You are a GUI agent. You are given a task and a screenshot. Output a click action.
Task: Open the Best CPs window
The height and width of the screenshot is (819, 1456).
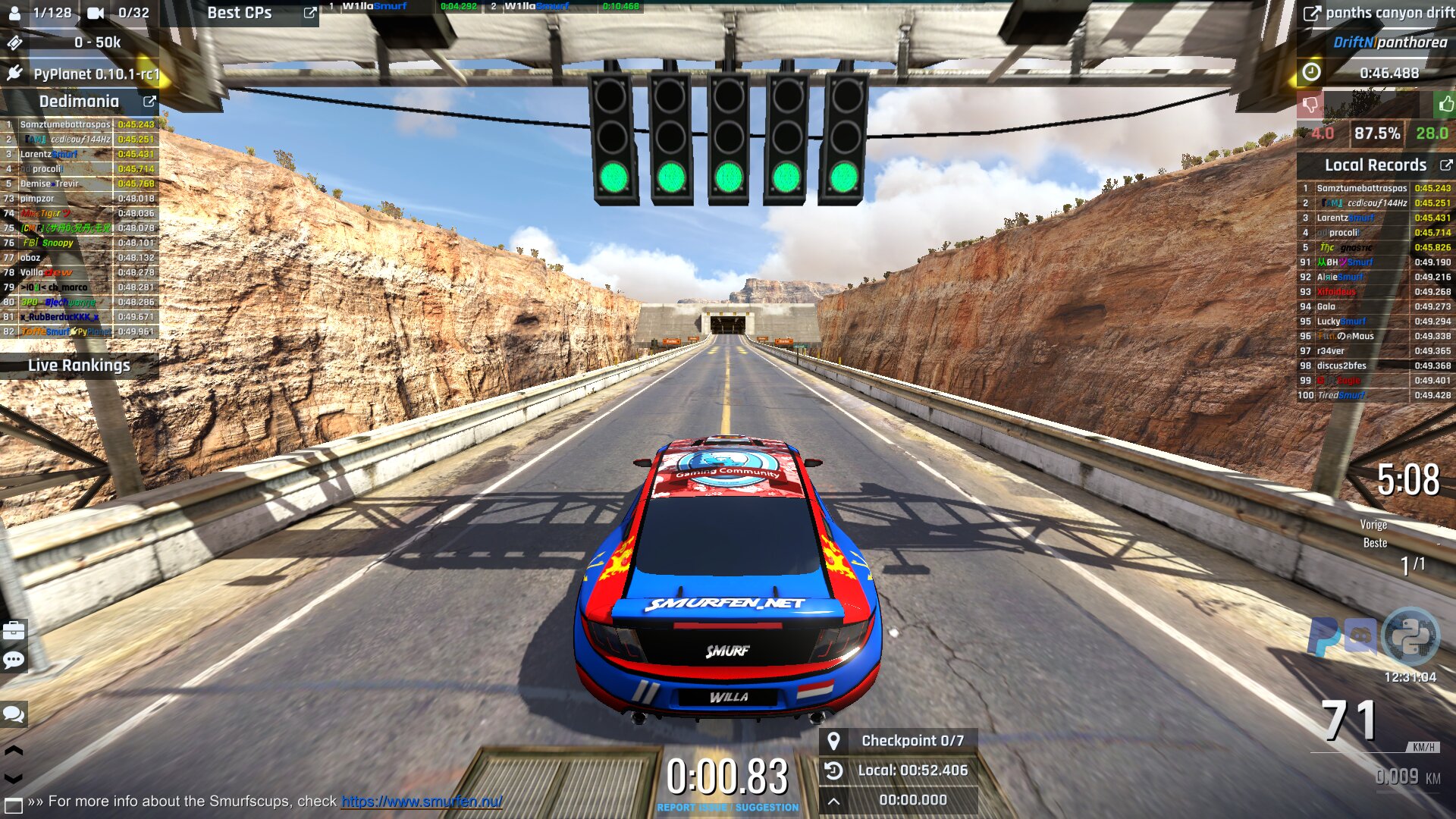coord(309,13)
